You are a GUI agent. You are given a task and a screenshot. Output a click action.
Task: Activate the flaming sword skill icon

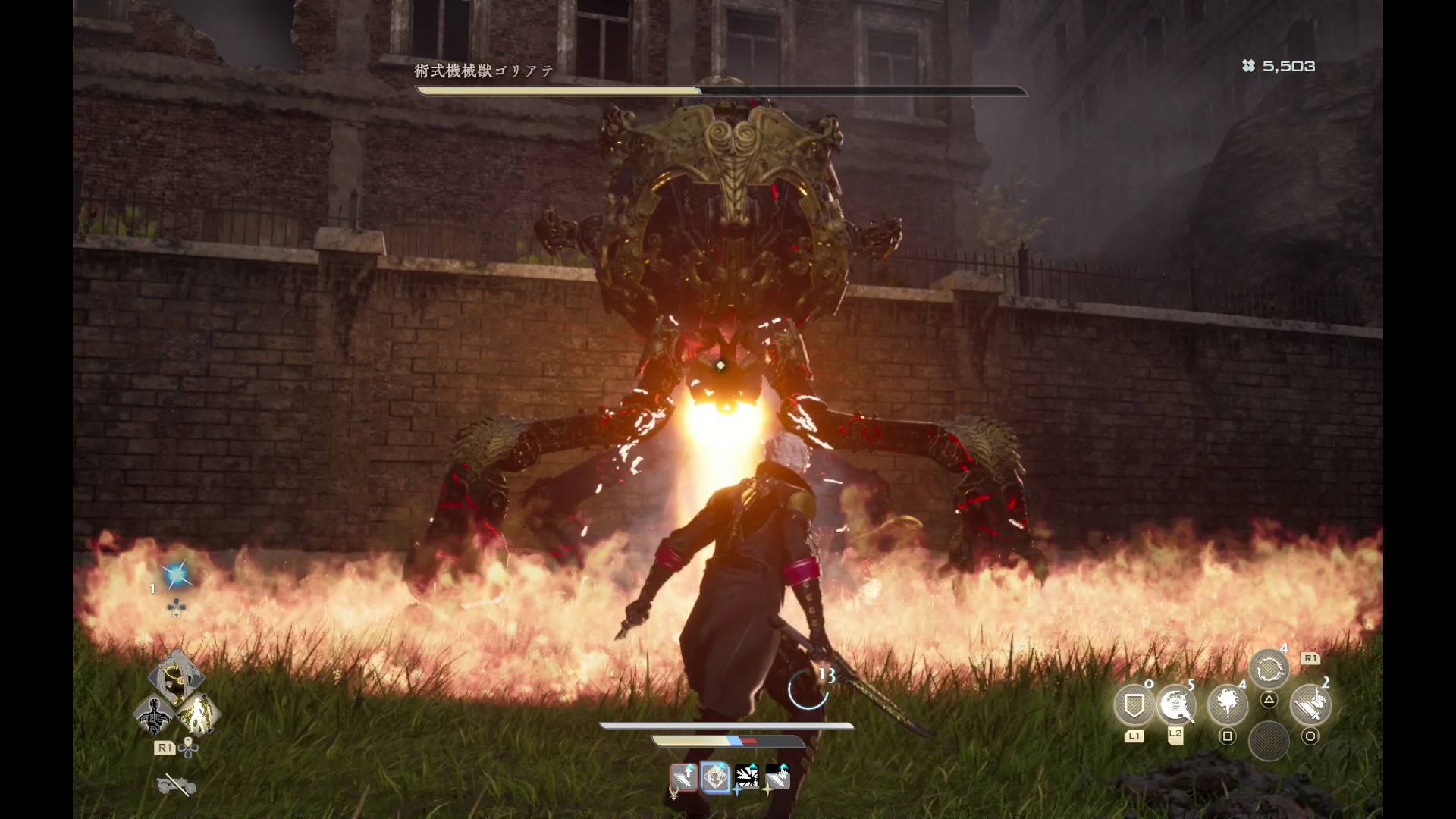pyautogui.click(x=1310, y=705)
